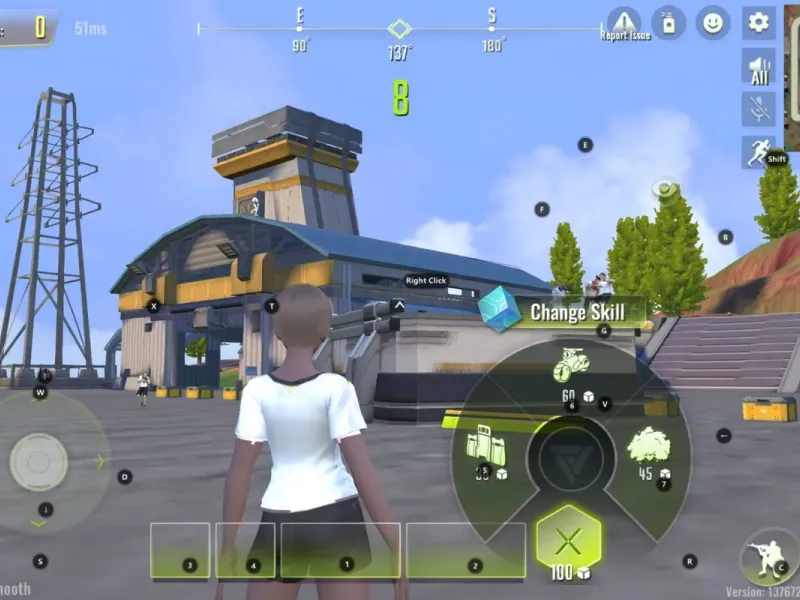Click the green X cancel hexagon
Image resolution: width=800 pixels, height=600 pixels.
568,541
